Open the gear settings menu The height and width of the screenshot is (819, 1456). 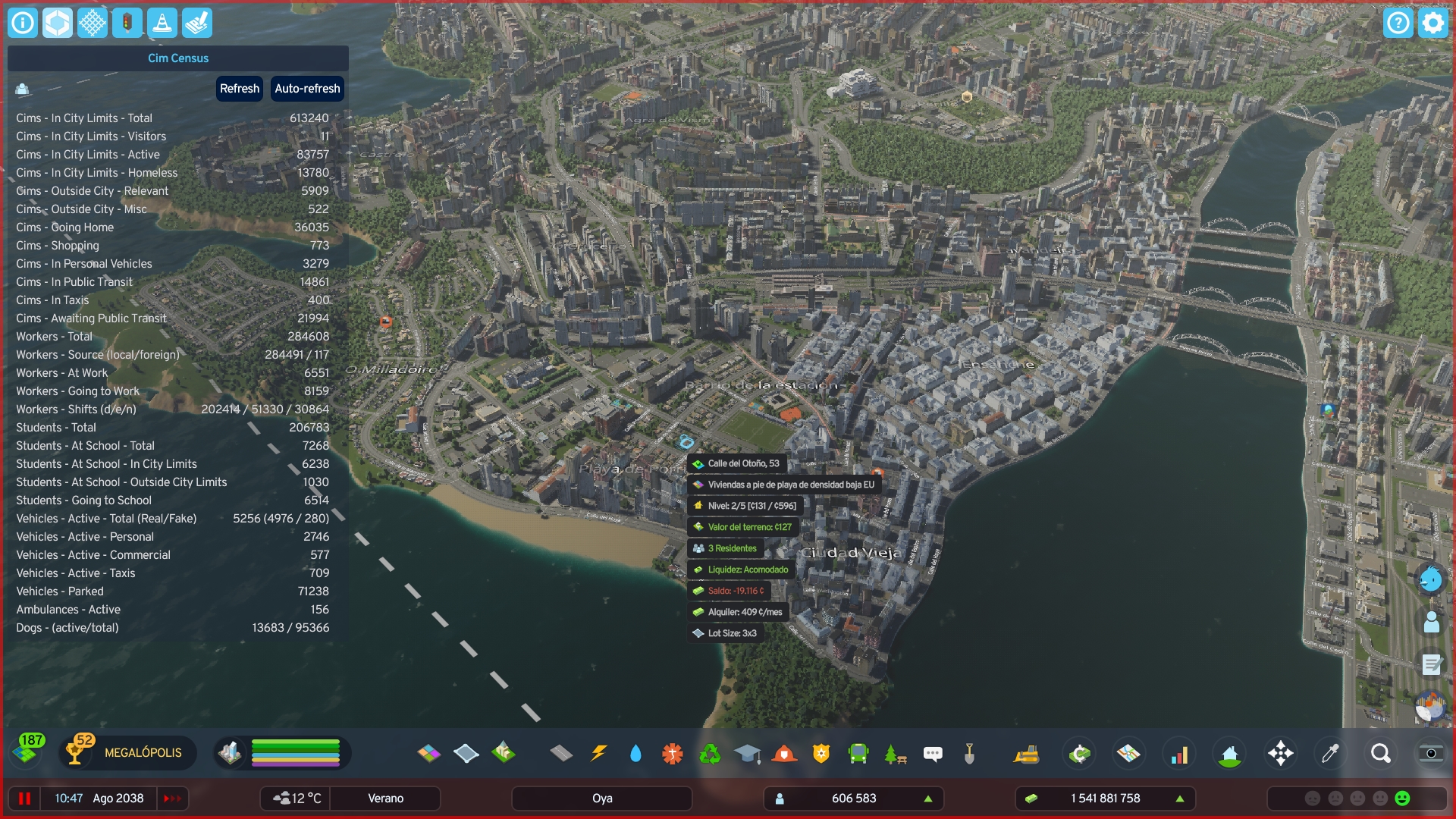1433,23
